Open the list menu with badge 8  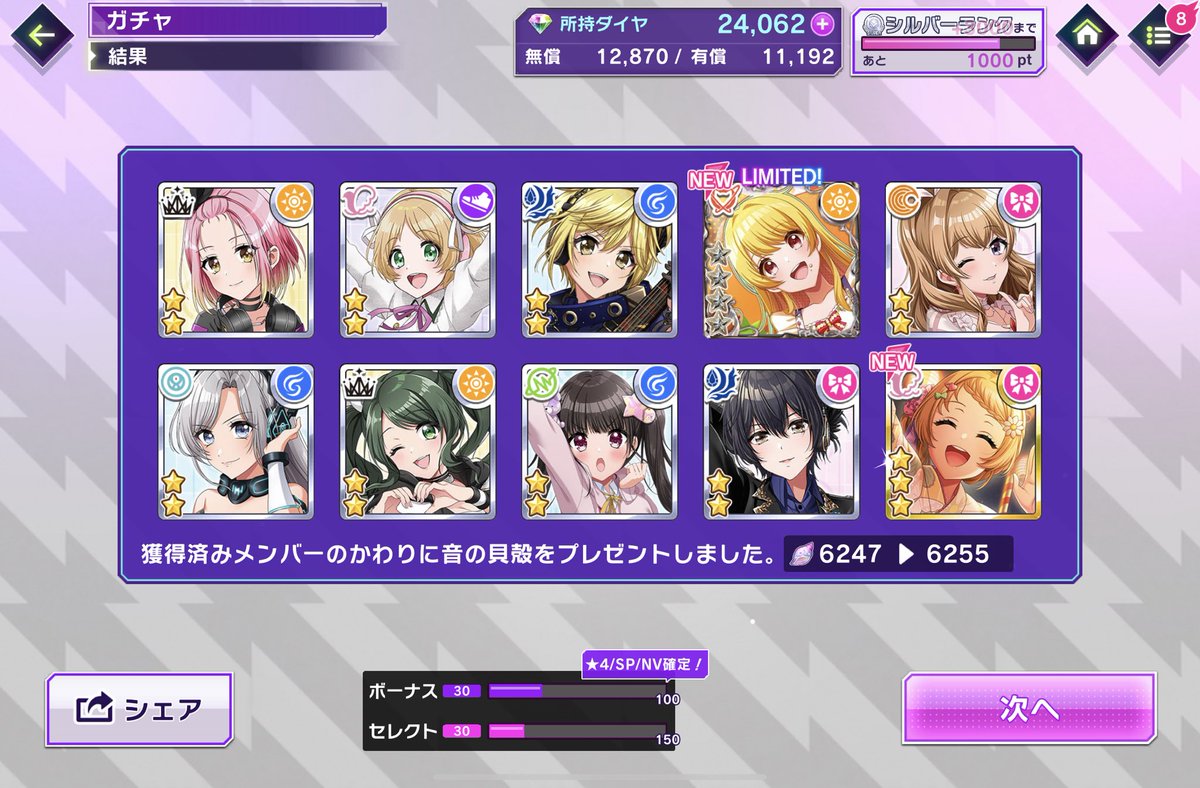coord(1159,36)
